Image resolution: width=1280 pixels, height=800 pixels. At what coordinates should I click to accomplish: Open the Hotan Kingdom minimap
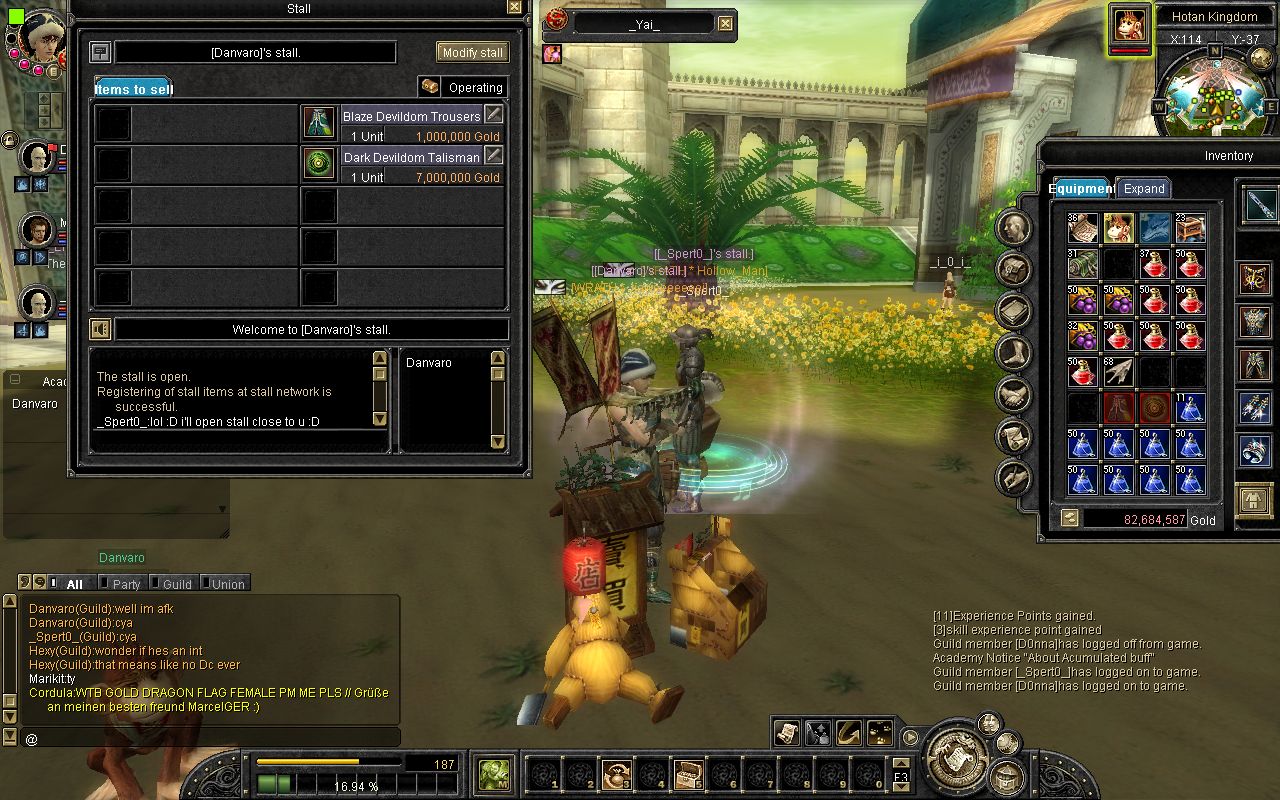tap(1215, 90)
